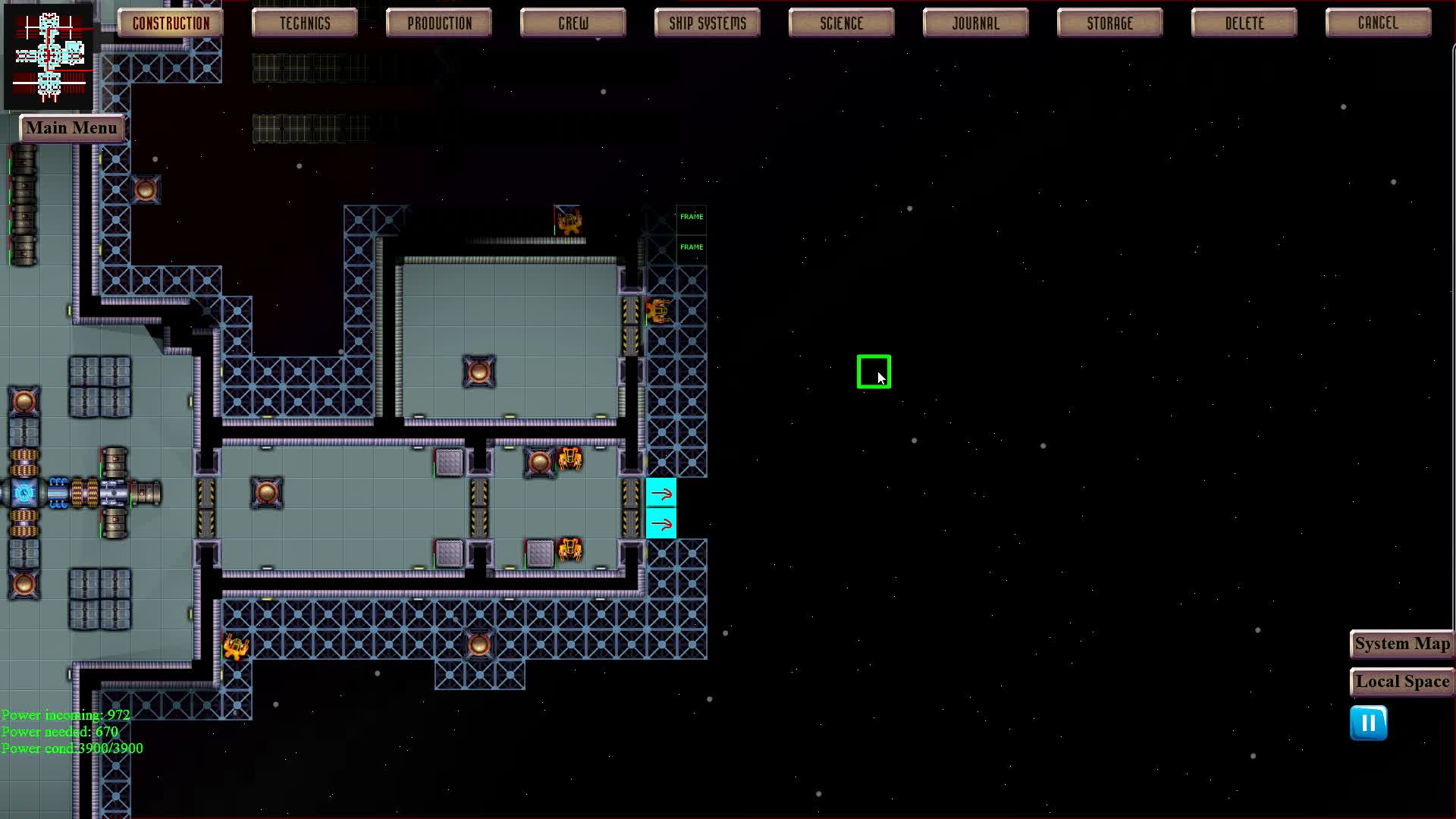
Task: Expand the Production category
Action: 438,23
